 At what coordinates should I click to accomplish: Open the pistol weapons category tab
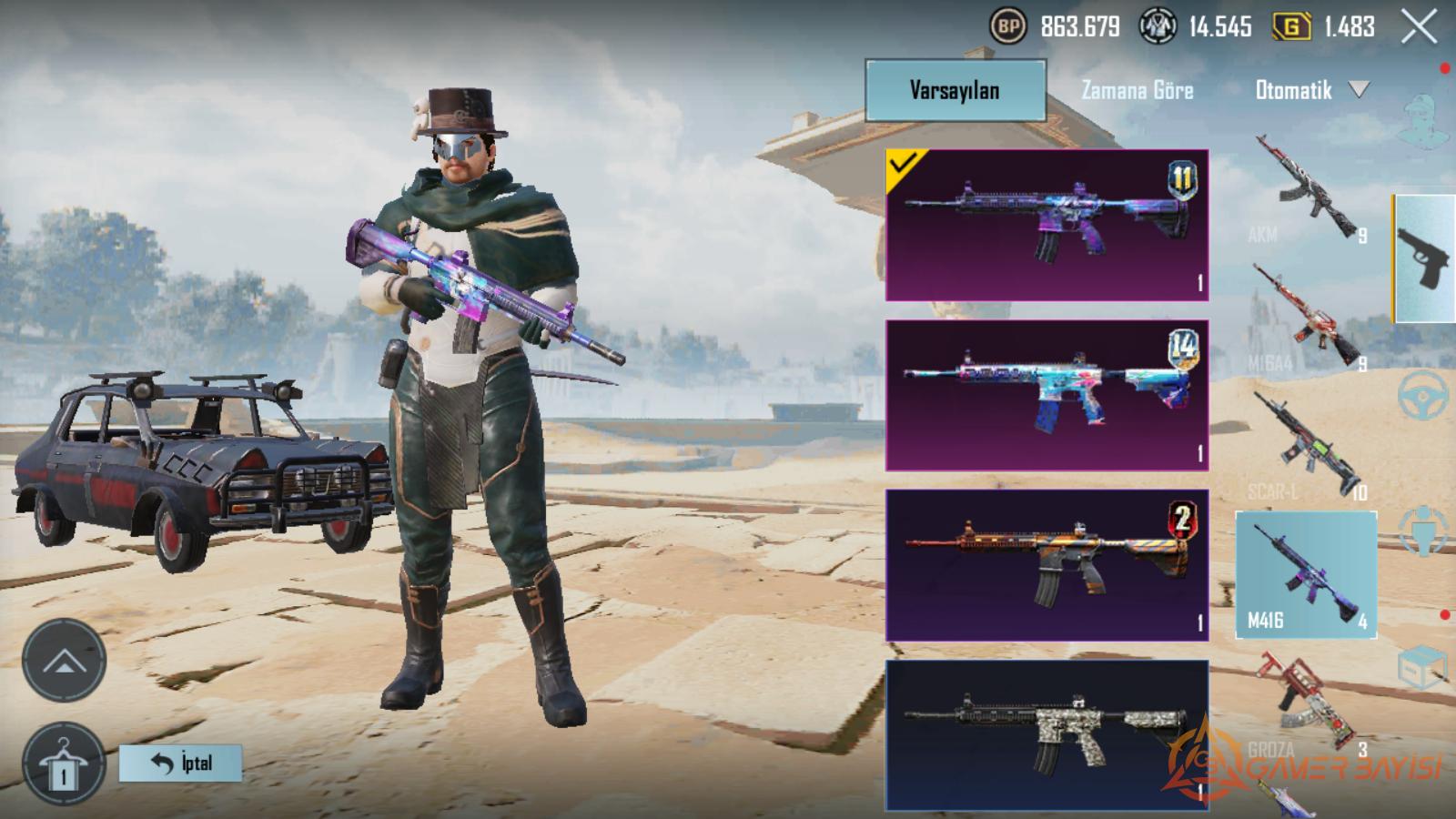[1424, 258]
